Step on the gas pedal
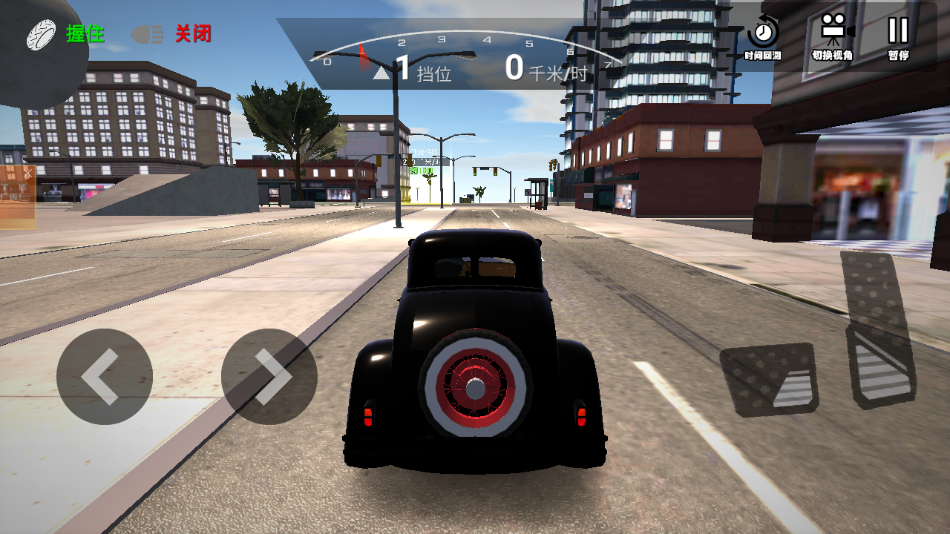950x534 pixels. point(878,330)
